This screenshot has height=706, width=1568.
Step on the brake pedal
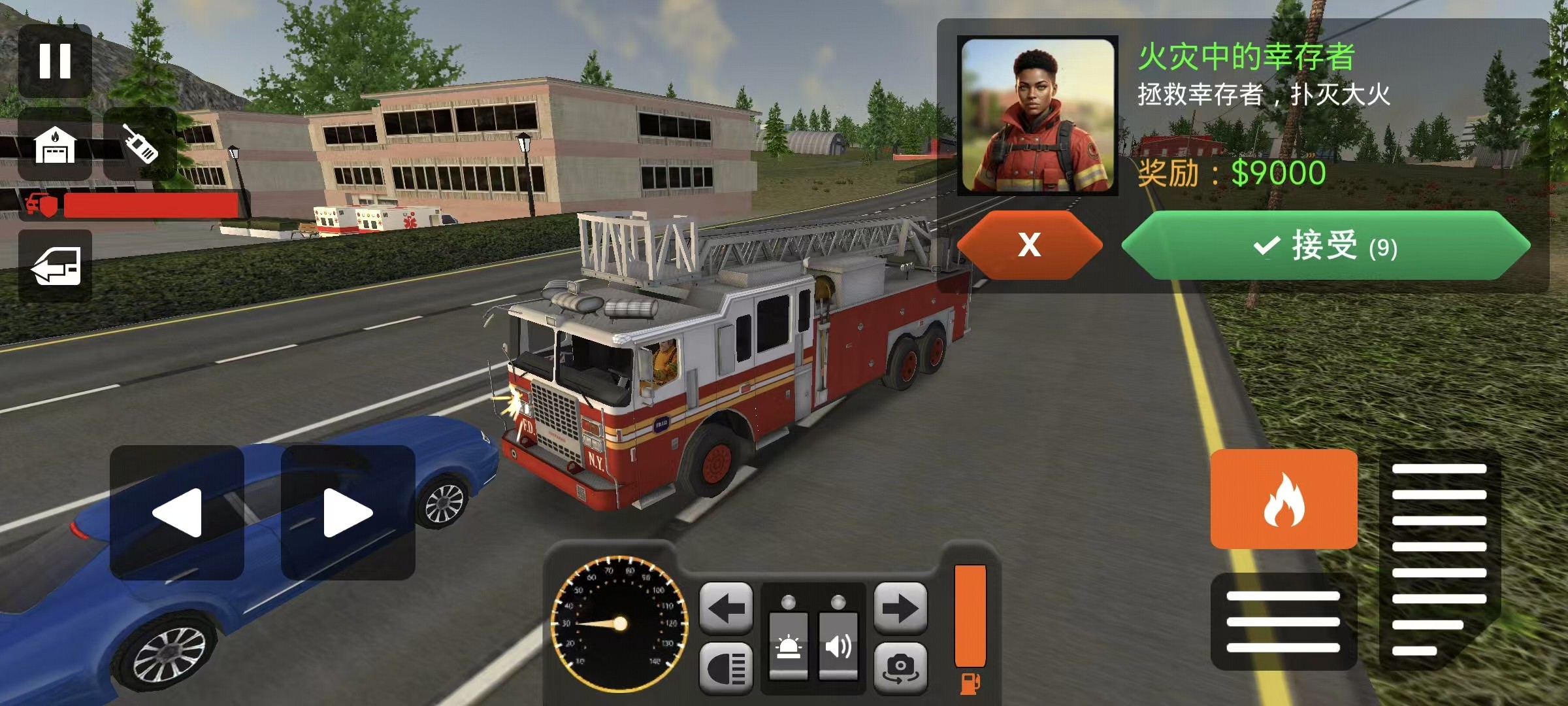(1283, 621)
